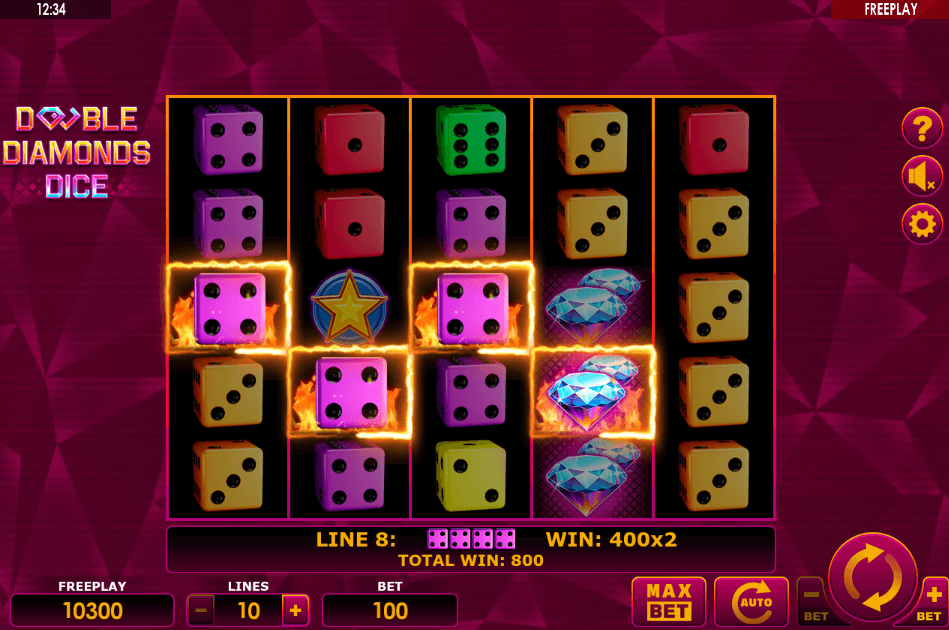Lower the bet with the minus BET button
Viewport: 949px width, 630px height.
click(811, 598)
